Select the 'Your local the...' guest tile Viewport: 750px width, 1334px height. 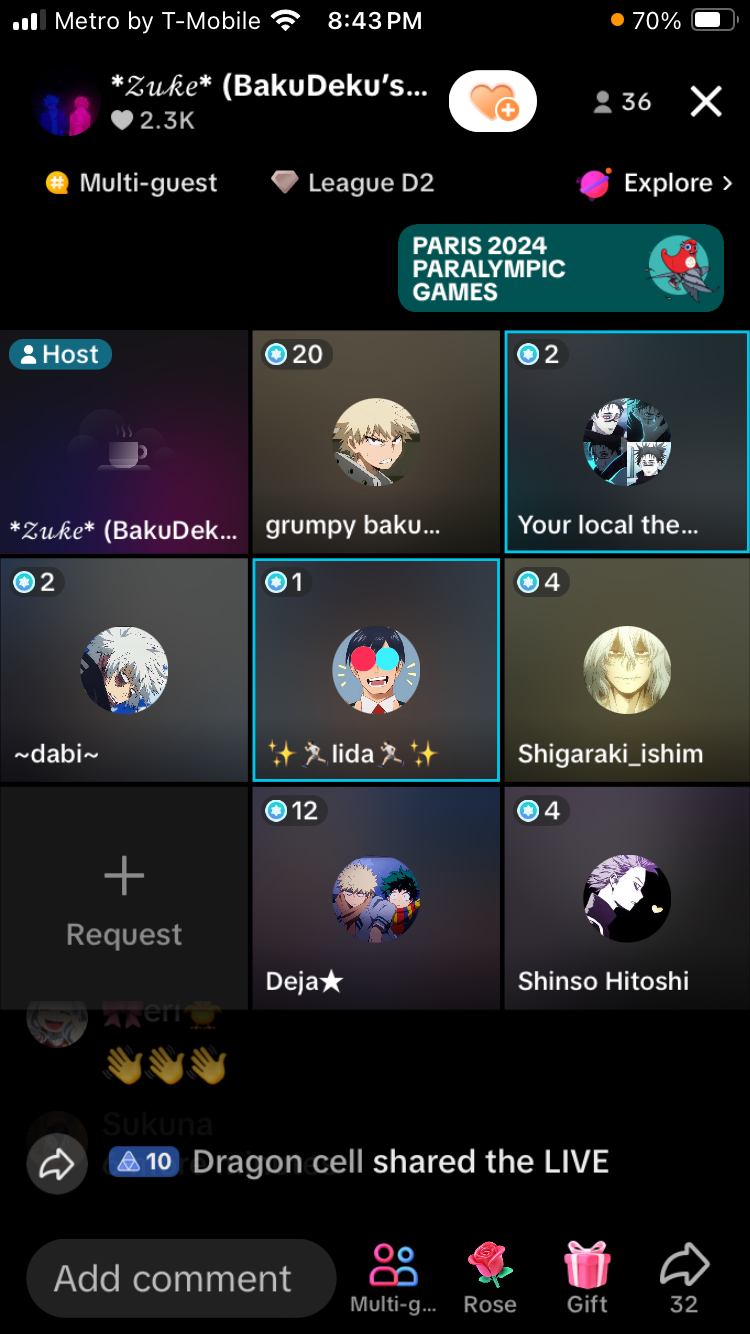pyautogui.click(x=627, y=442)
